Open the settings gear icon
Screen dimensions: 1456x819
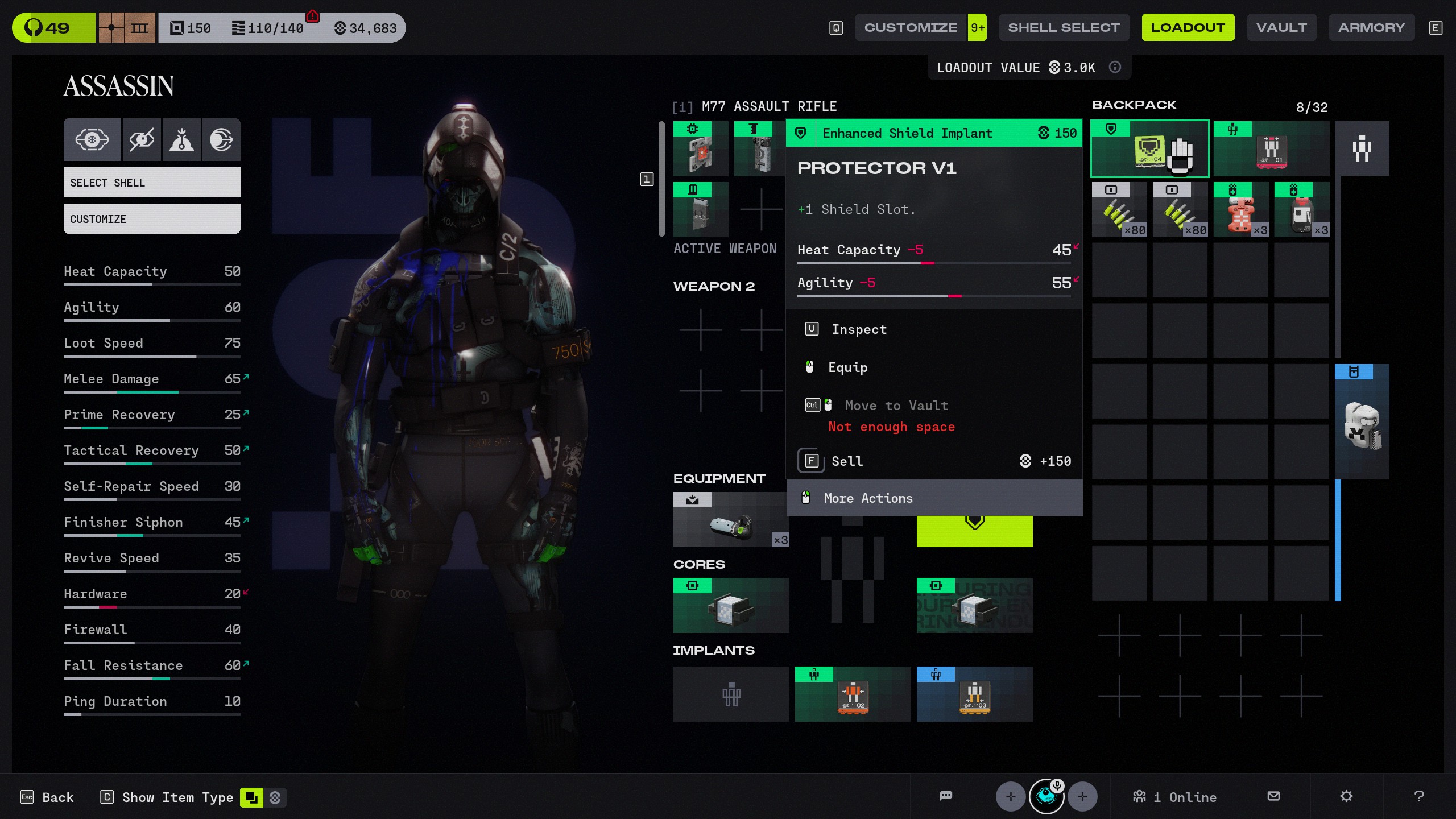pyautogui.click(x=1346, y=796)
